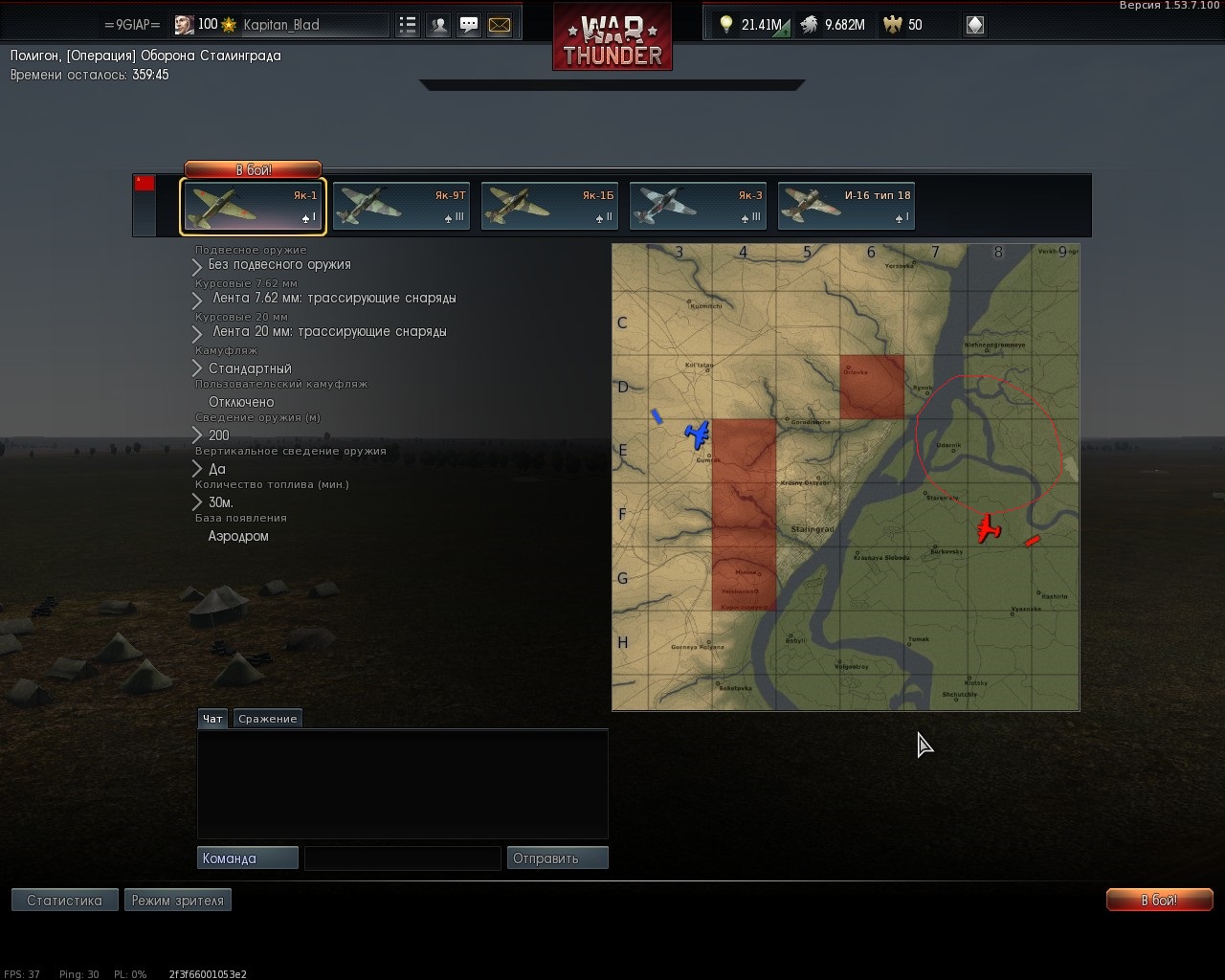
Task: Select the Як-3 aircraft card
Action: coord(698,207)
